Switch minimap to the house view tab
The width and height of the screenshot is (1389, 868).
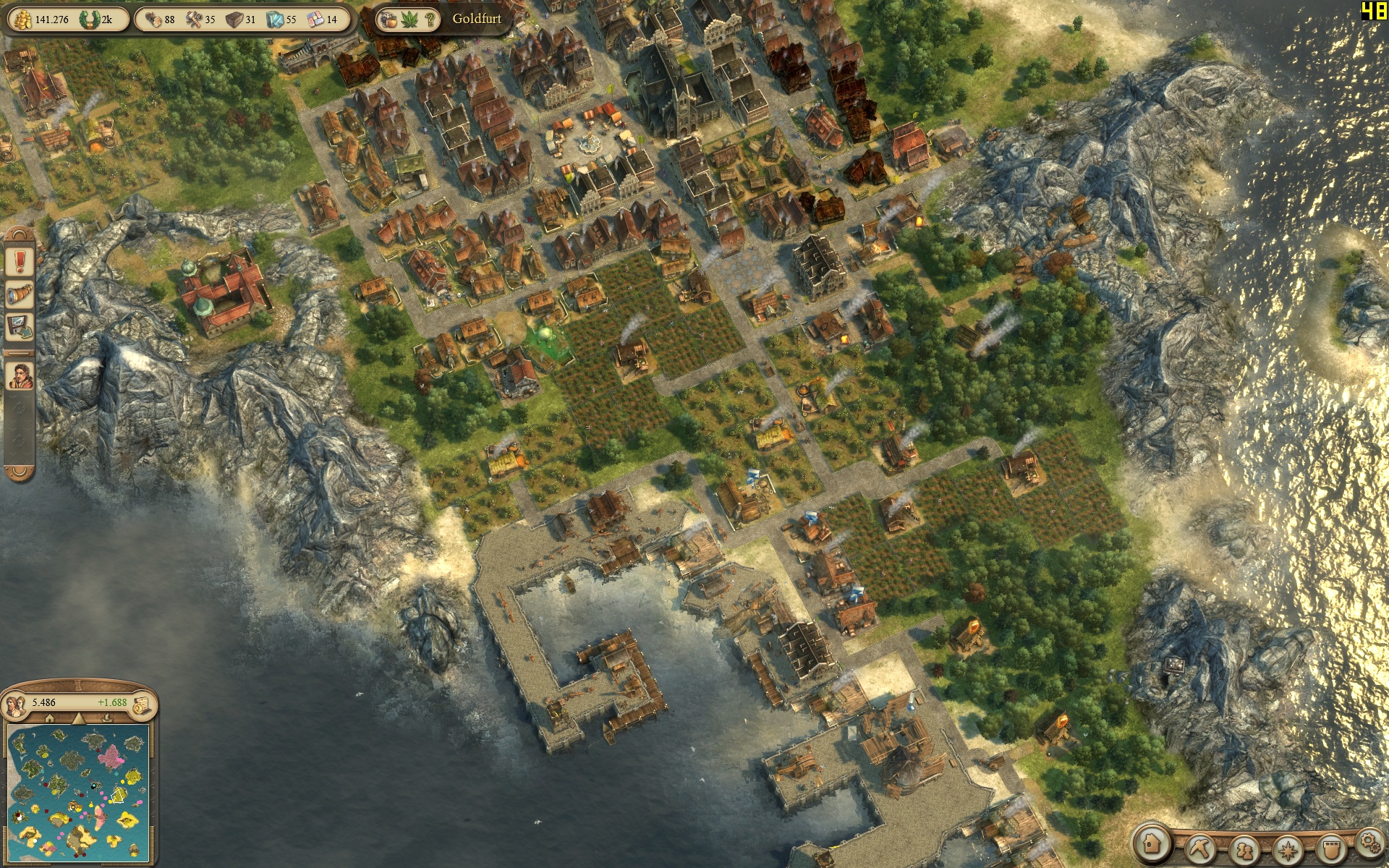click(49, 718)
